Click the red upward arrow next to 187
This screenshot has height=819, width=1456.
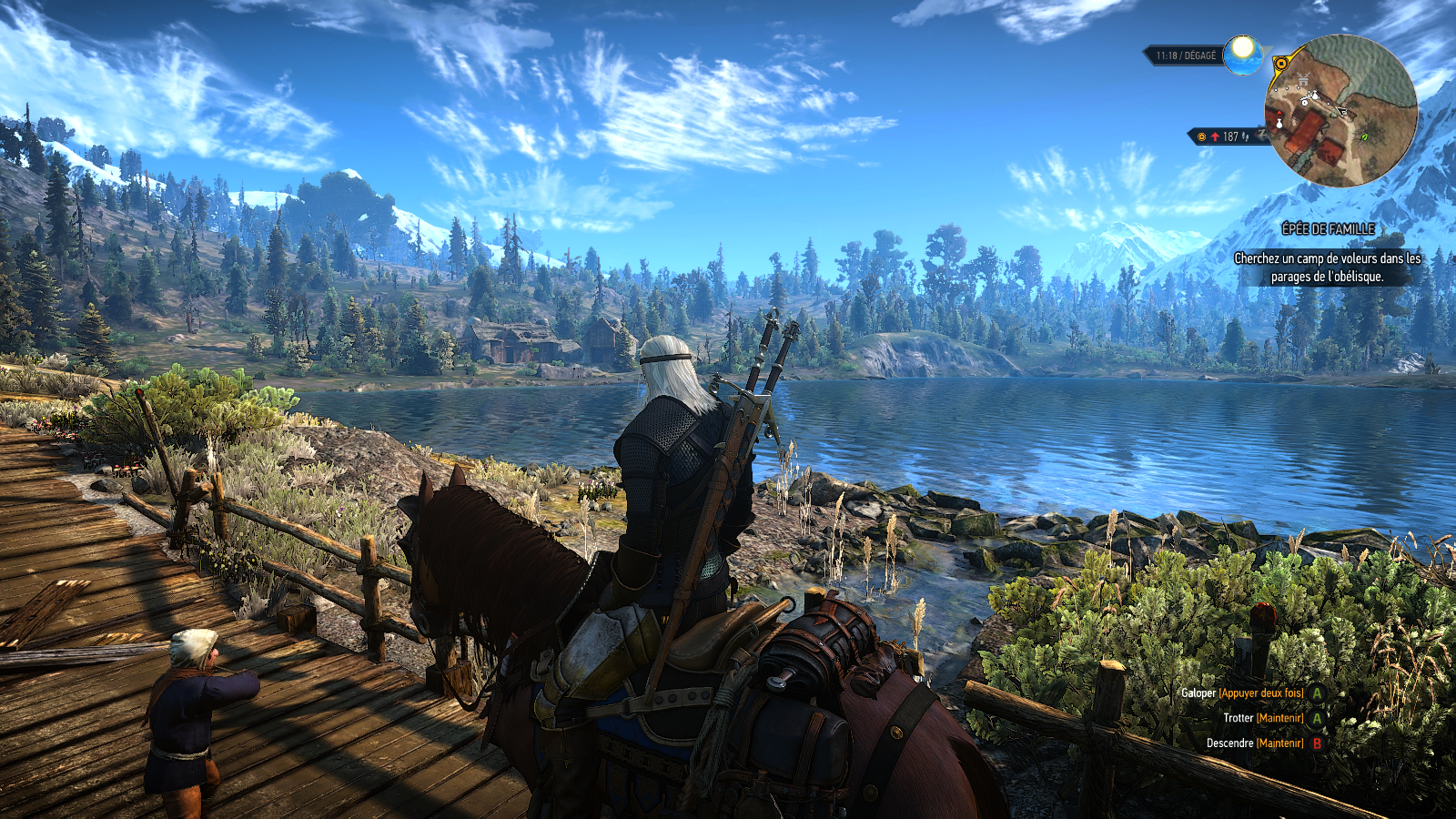1215,136
